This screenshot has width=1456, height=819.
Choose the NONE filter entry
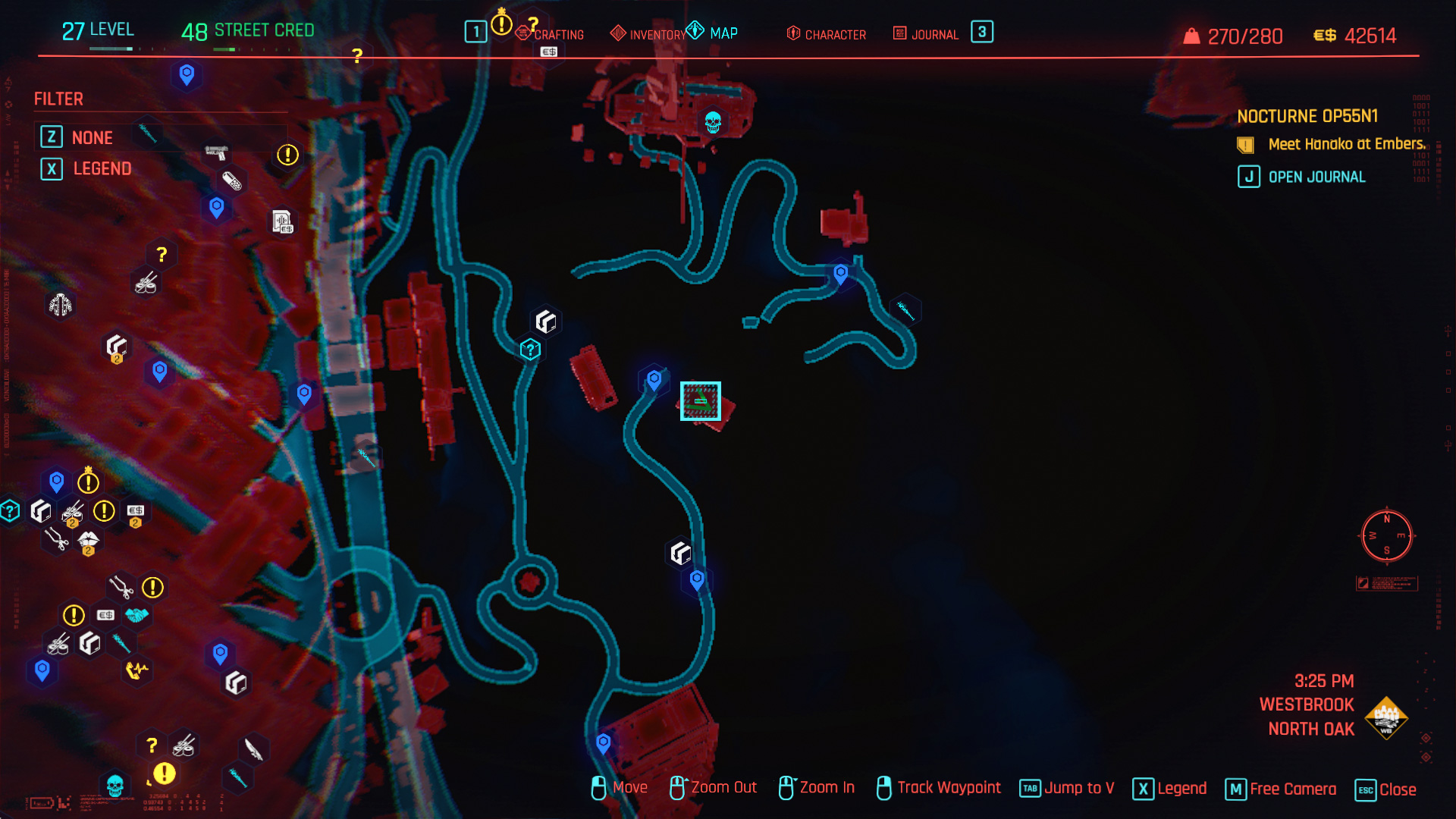pyautogui.click(x=92, y=137)
